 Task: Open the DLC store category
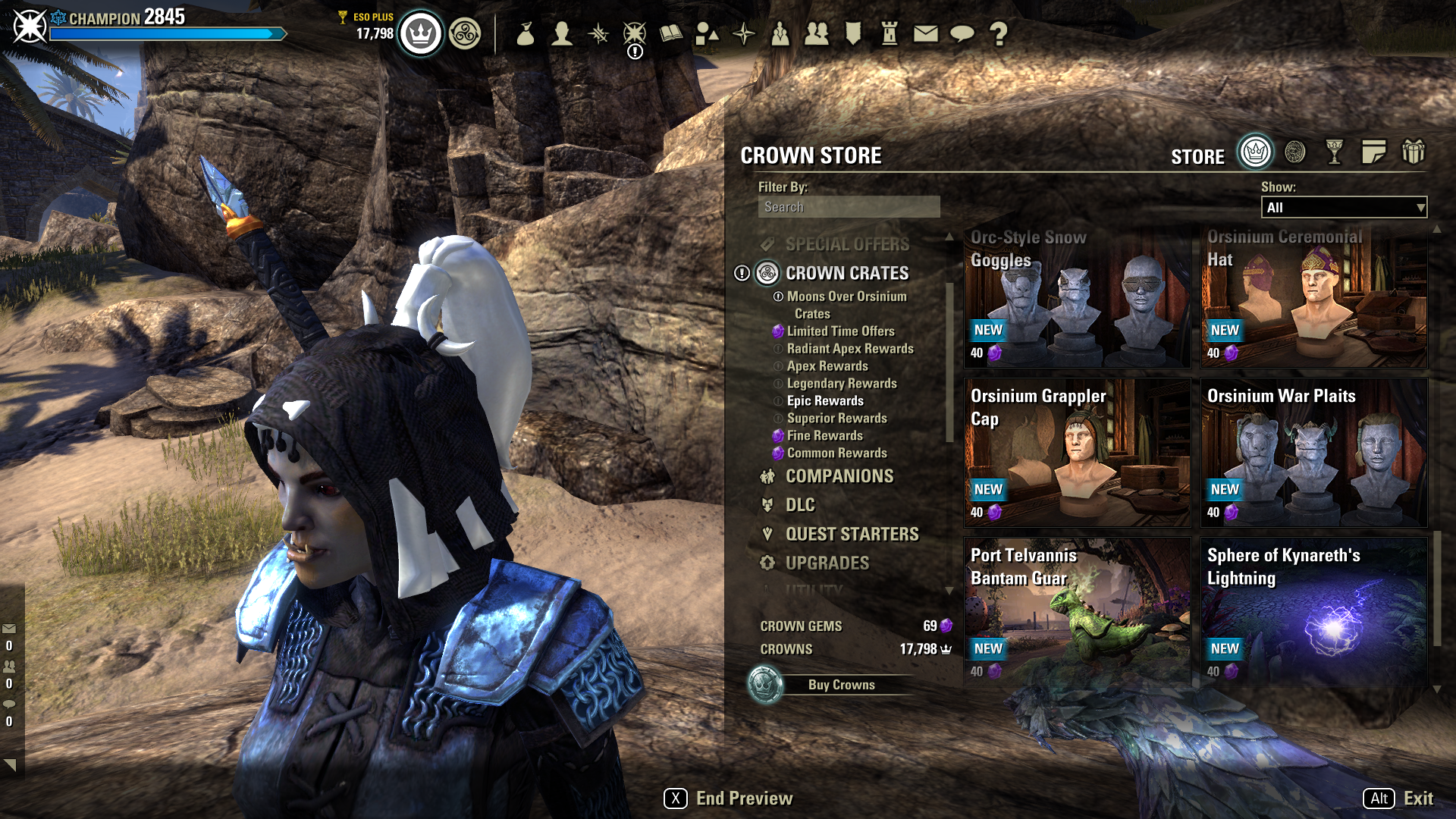coord(800,505)
